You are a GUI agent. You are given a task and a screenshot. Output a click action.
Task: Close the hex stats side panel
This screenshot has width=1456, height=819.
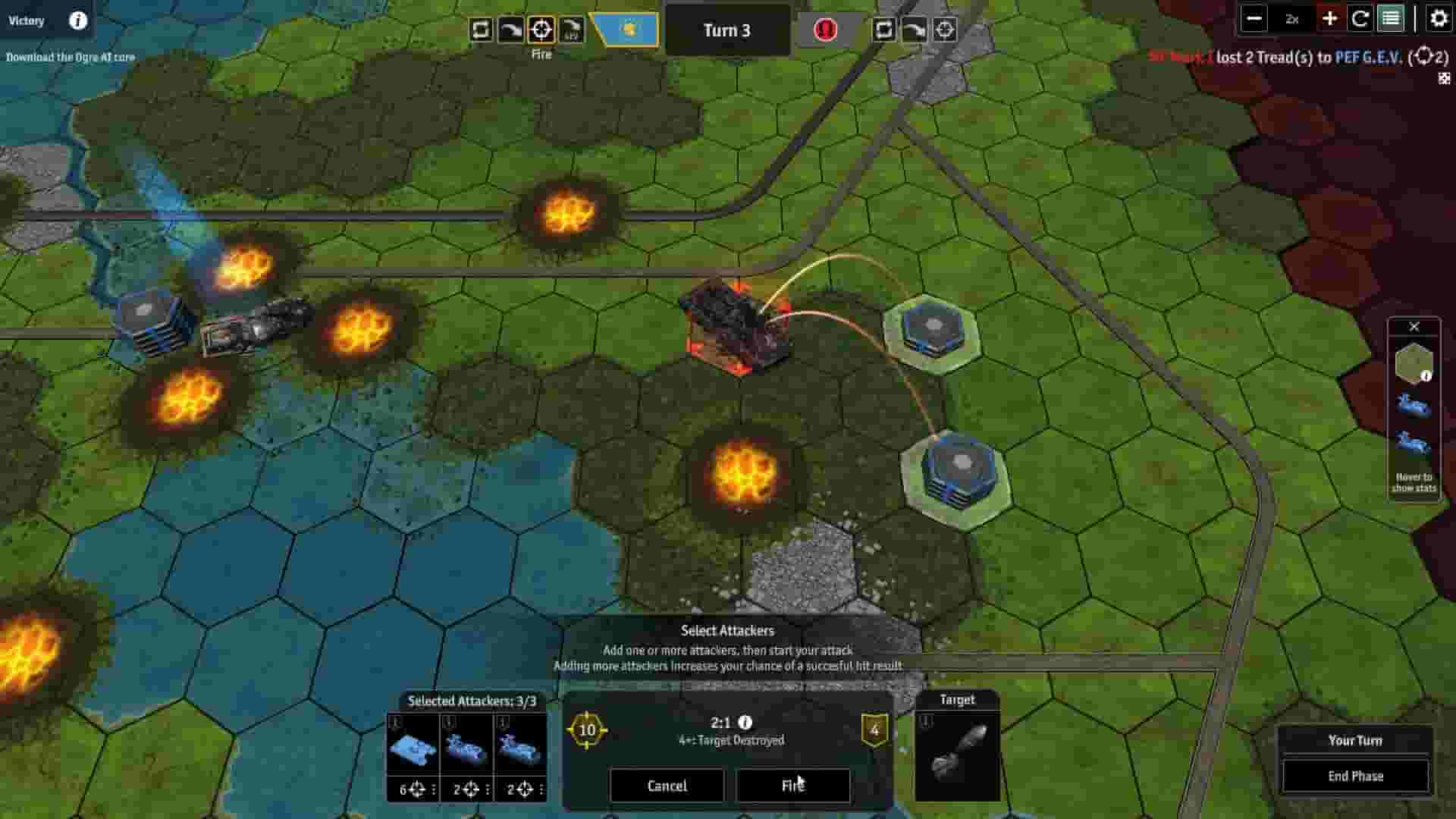click(x=1415, y=327)
